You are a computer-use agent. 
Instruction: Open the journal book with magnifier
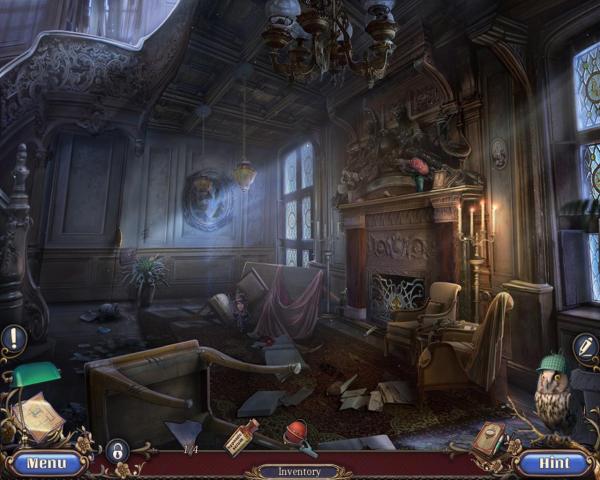[x=490, y=438]
